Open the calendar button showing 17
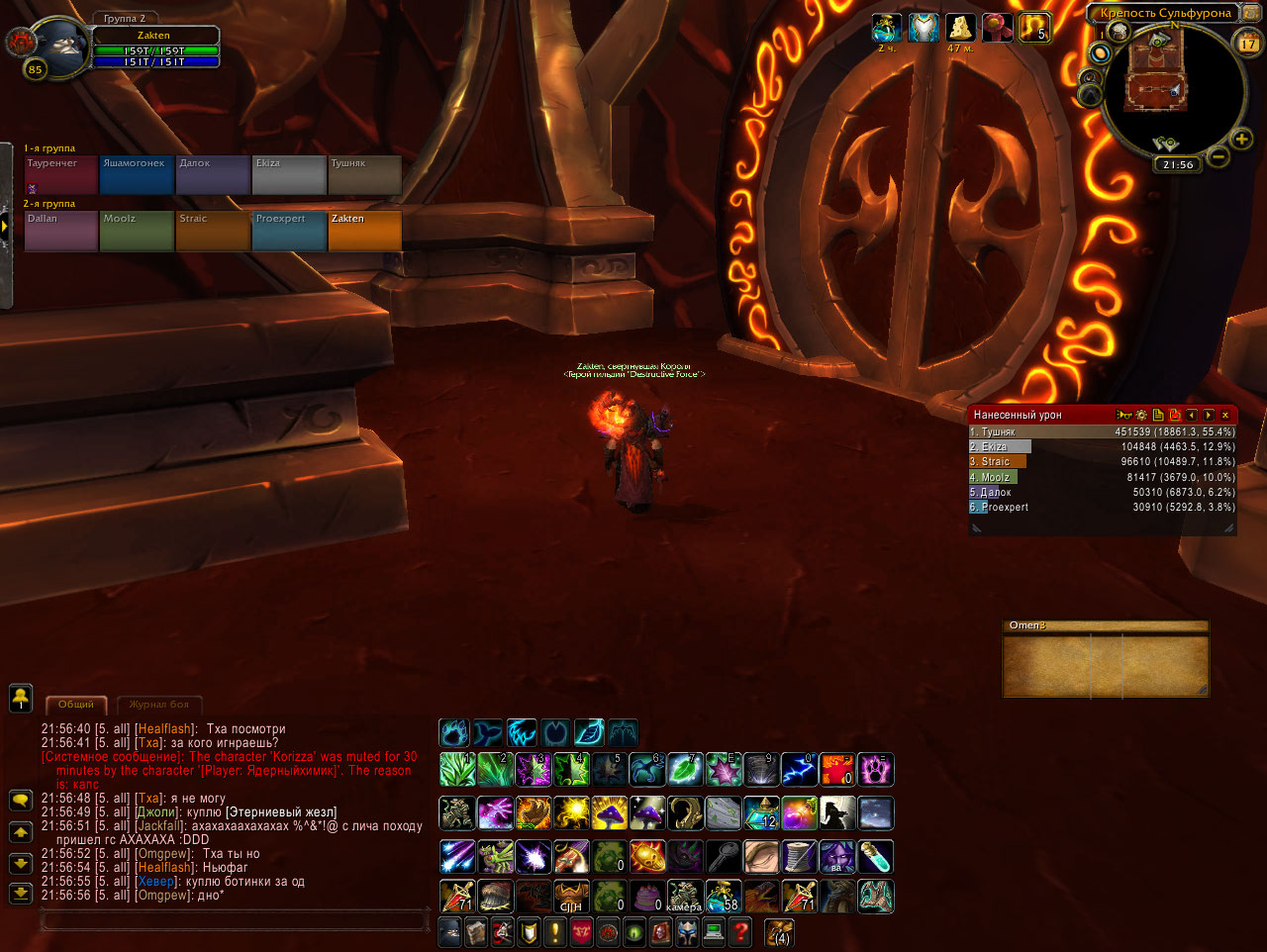Viewport: 1267px width, 952px height. (1248, 43)
